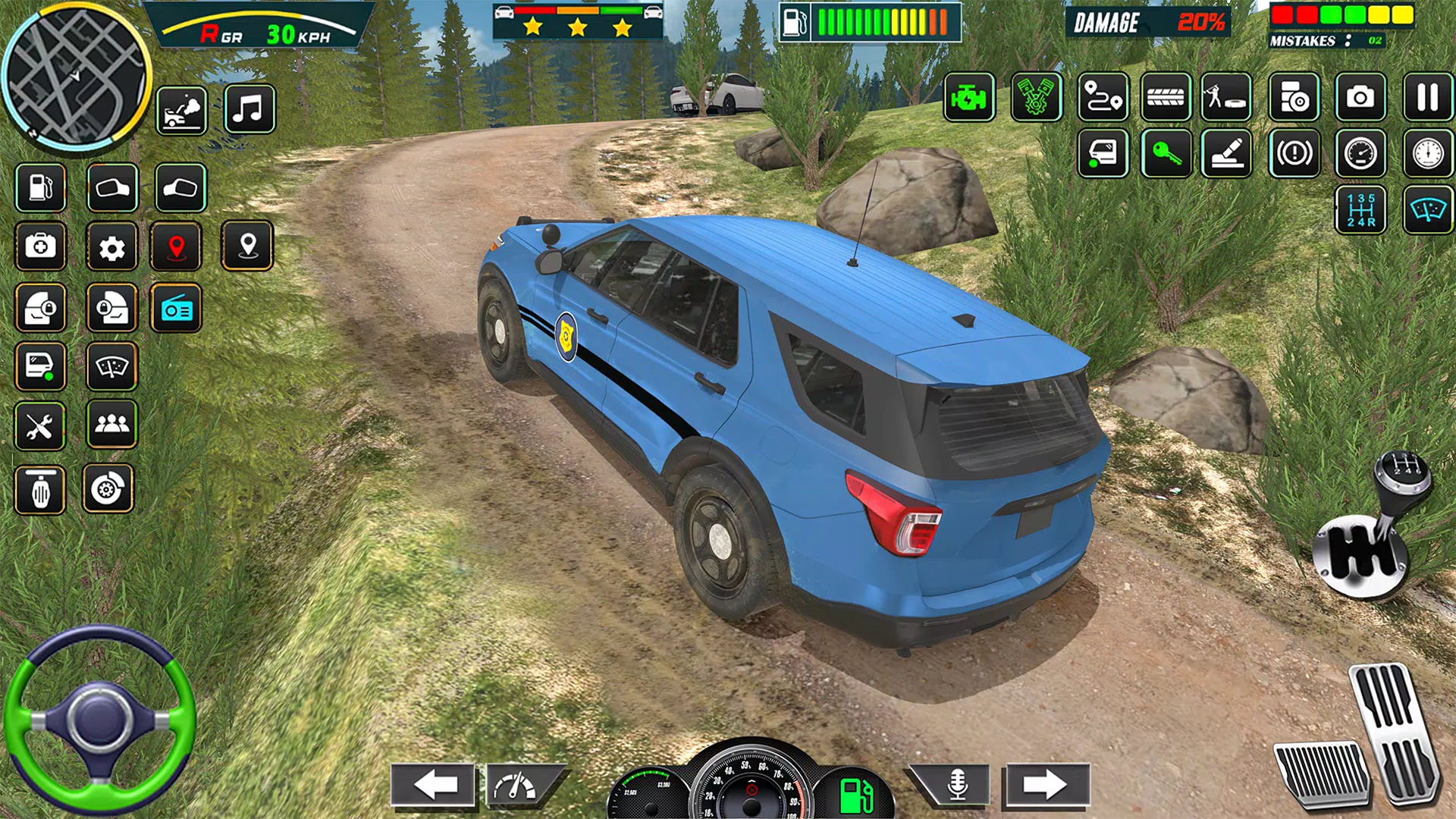This screenshot has height=819, width=1456.
Task: Step on the brake pedal
Action: click(1321, 773)
